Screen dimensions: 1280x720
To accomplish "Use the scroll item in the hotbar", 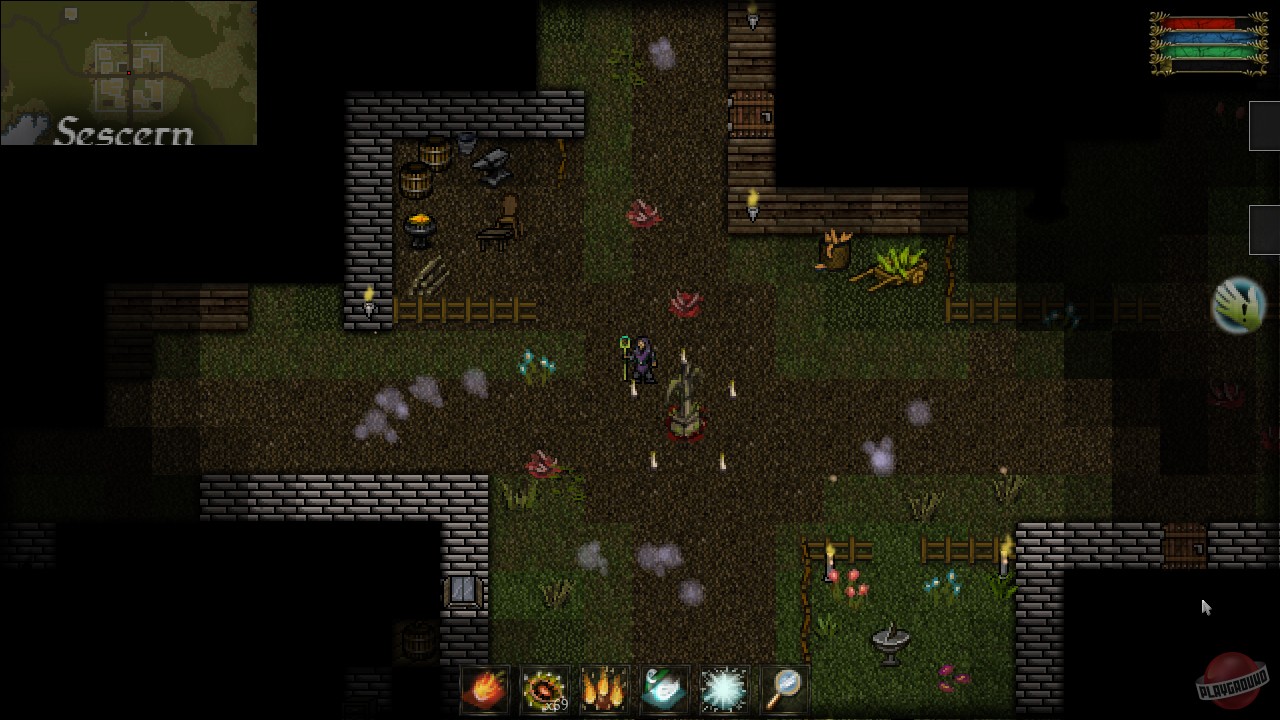I will [665, 689].
